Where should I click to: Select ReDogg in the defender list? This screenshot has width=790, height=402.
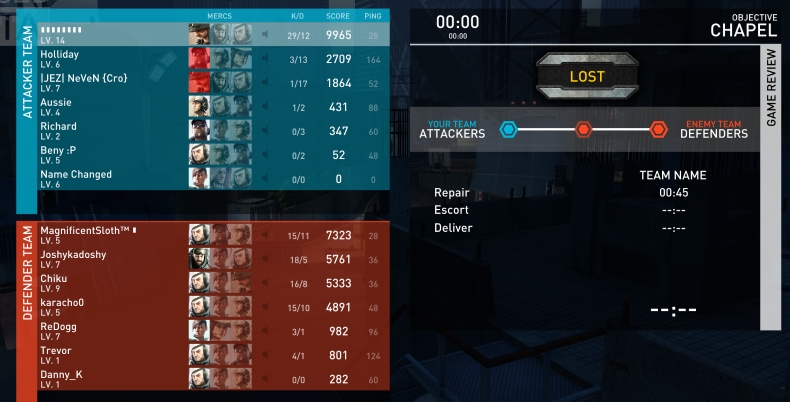tap(112, 331)
